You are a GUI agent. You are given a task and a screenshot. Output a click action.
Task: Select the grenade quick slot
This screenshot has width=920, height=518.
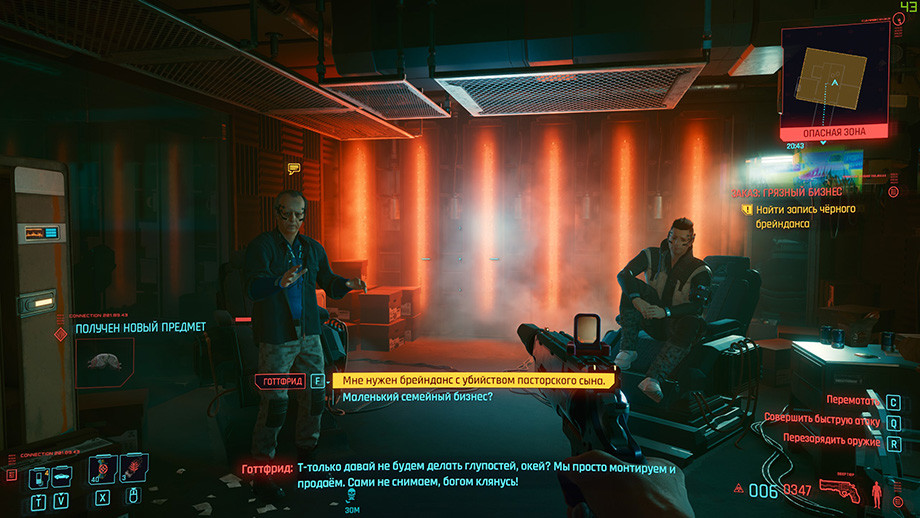coord(133,467)
